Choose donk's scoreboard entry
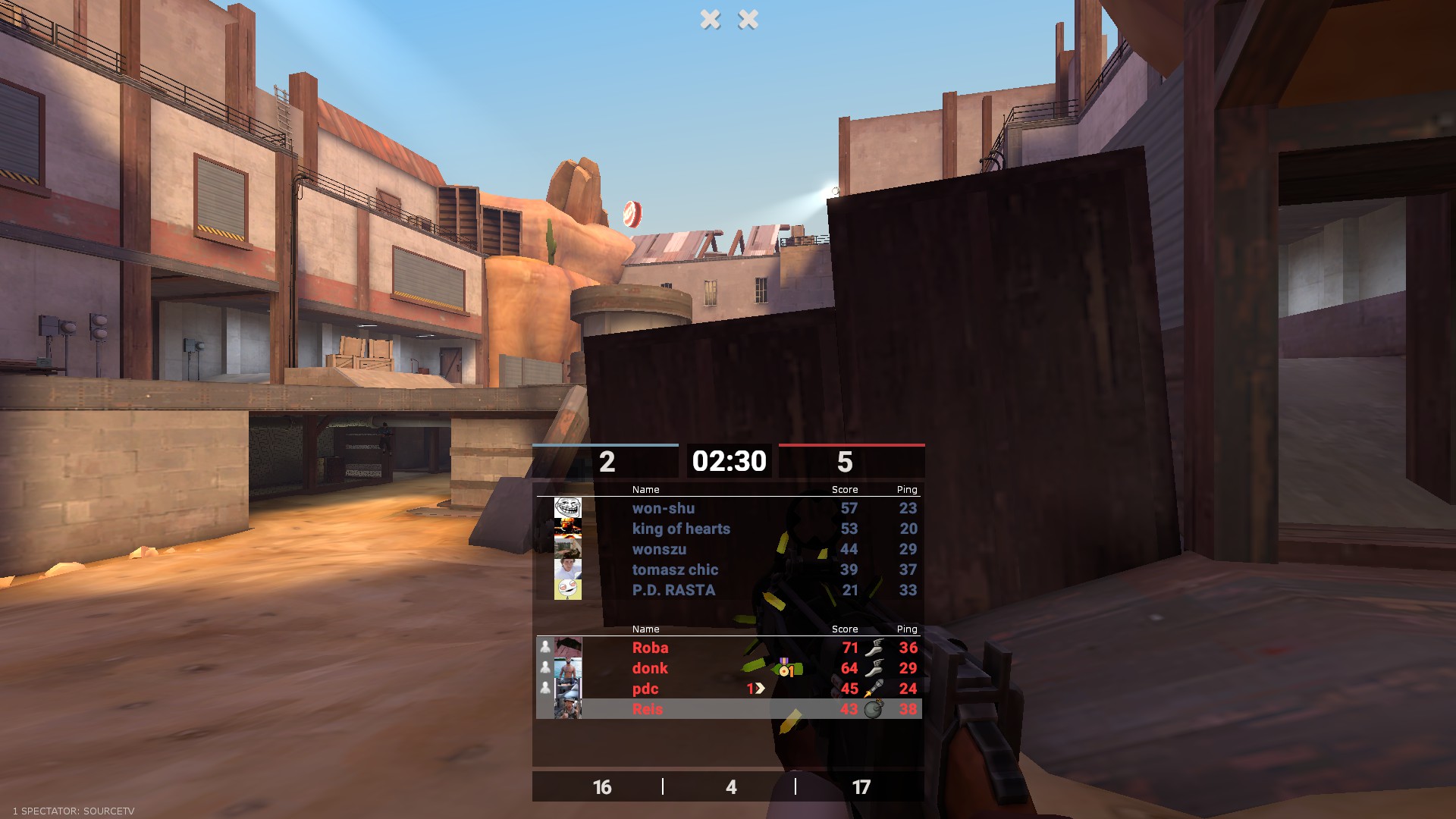Viewport: 1456px width, 819px height. (x=649, y=668)
